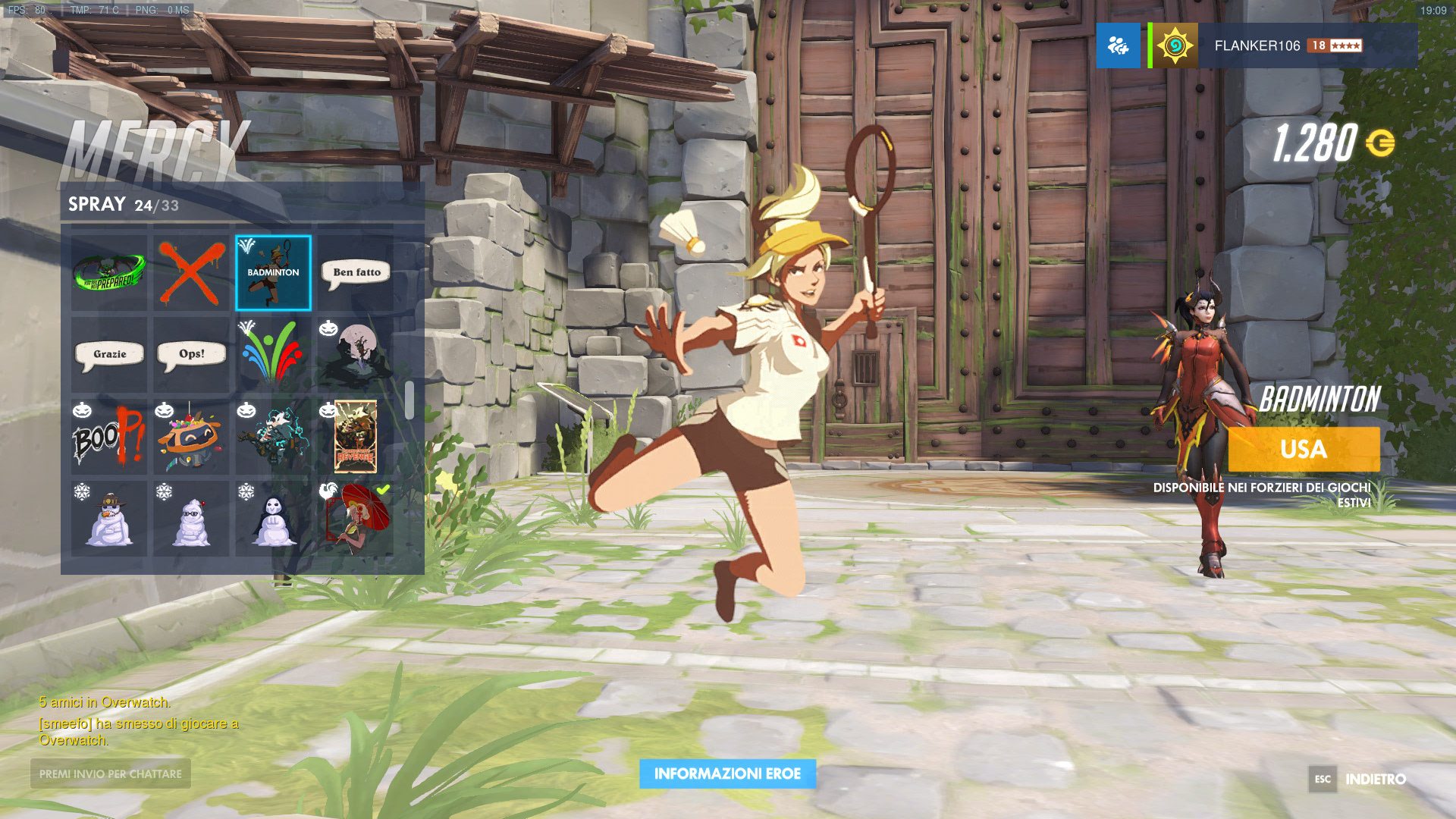Viewport: 1456px width, 819px height.
Task: Select the orange X mark spray
Action: point(191,272)
